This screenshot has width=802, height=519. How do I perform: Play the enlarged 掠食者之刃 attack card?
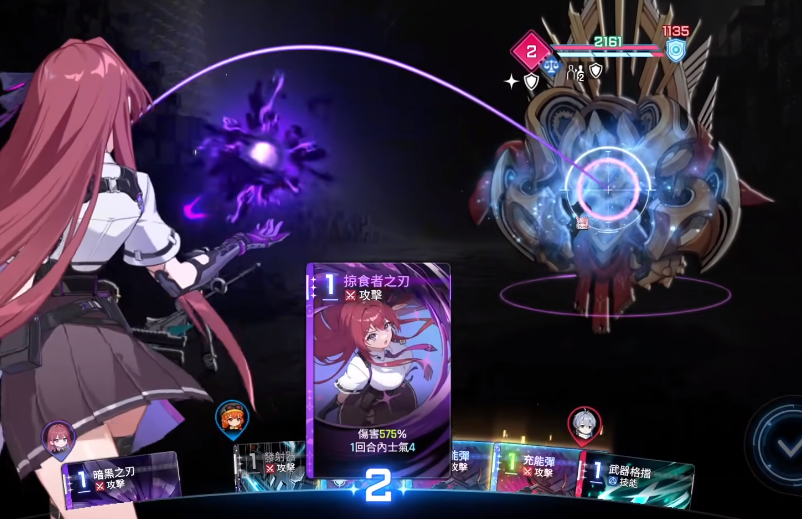tap(378, 370)
